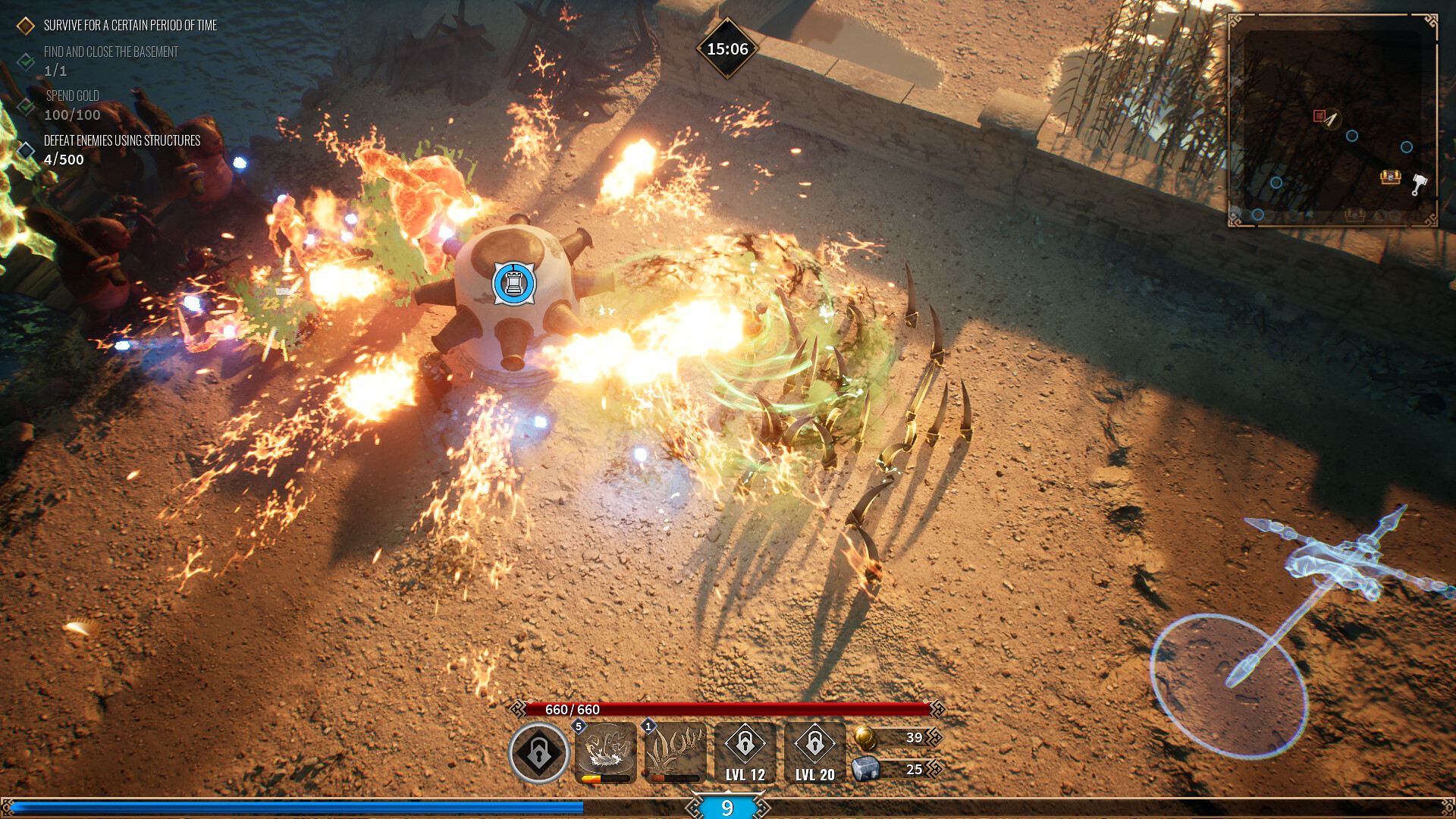
Task: Click the stone resource icon
Action: (x=865, y=769)
